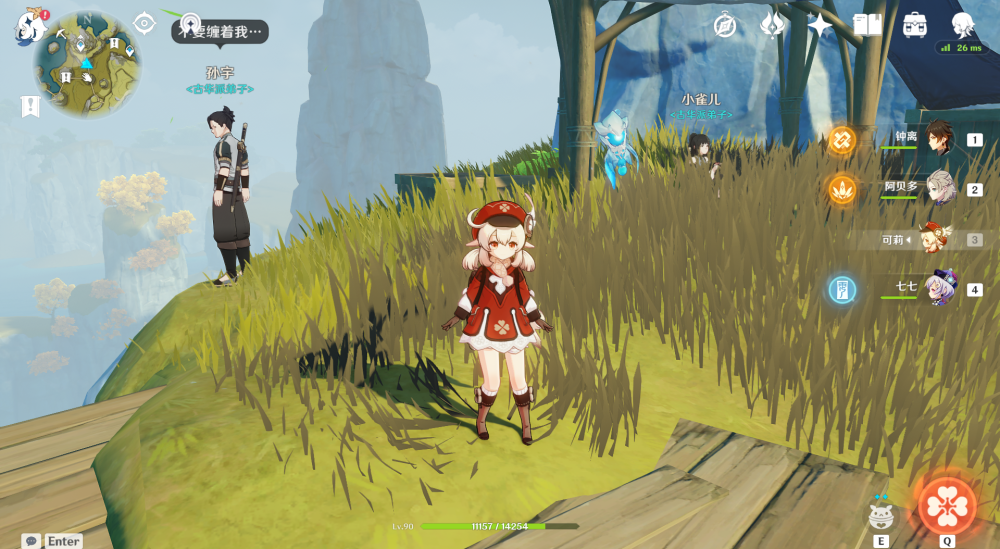The height and width of the screenshot is (549, 1000).
Task: Open the character screen icon
Action: pos(962,25)
